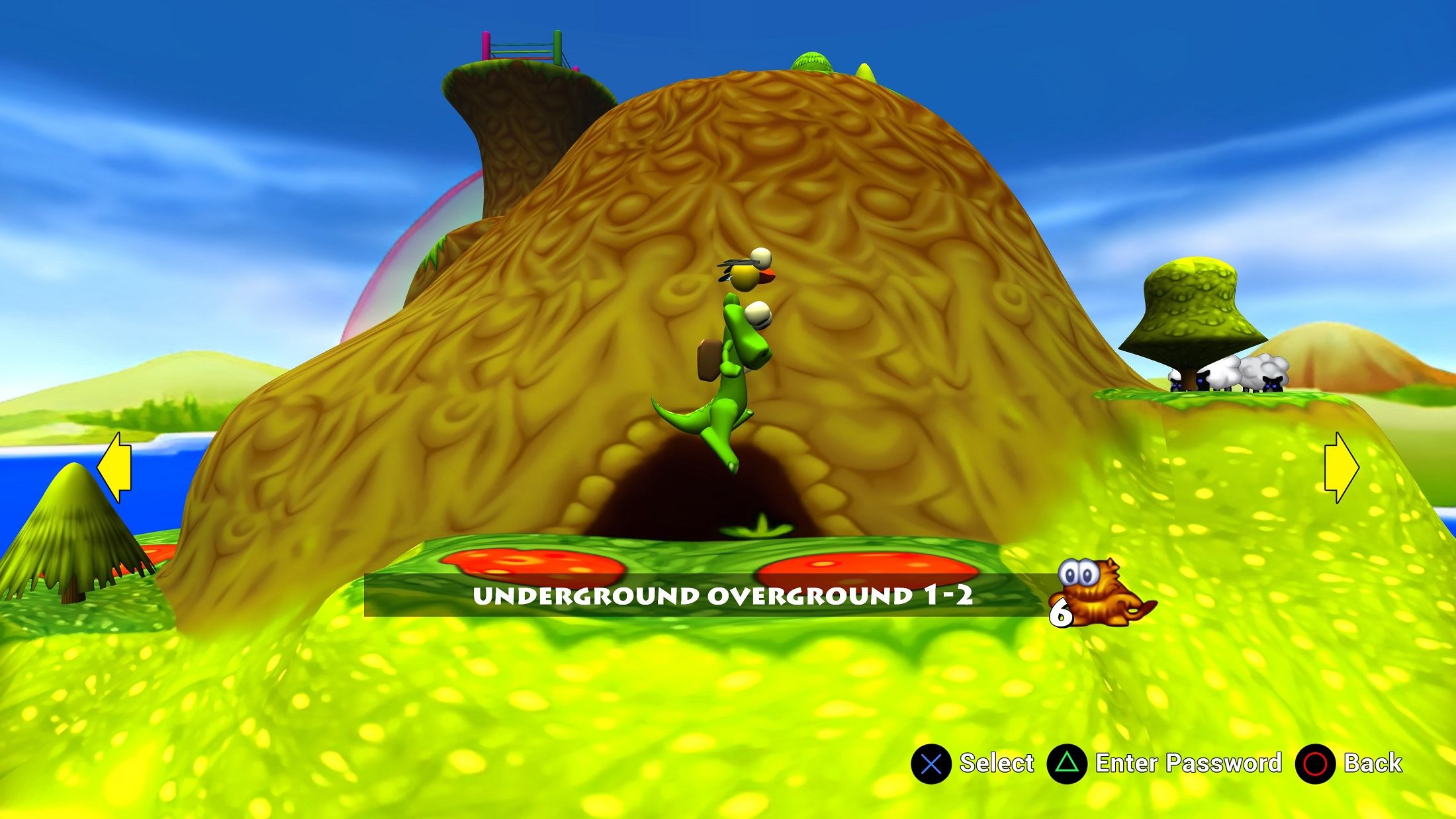Go to the previous level with left arrow
The height and width of the screenshot is (819, 1456).
point(115,467)
